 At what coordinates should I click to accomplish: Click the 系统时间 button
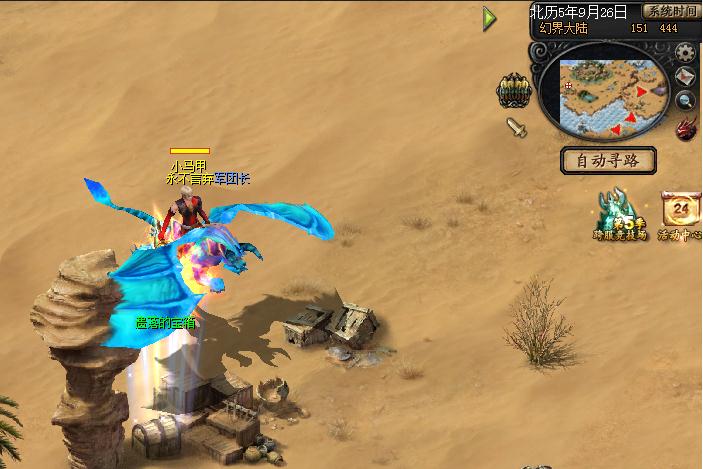(670, 12)
